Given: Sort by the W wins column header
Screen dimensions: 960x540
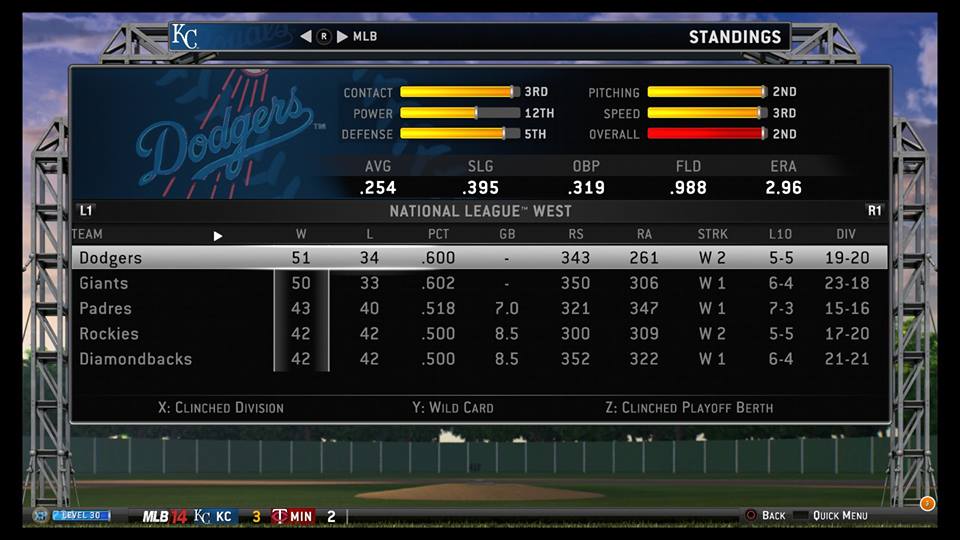Looking at the screenshot, I should tap(302, 235).
